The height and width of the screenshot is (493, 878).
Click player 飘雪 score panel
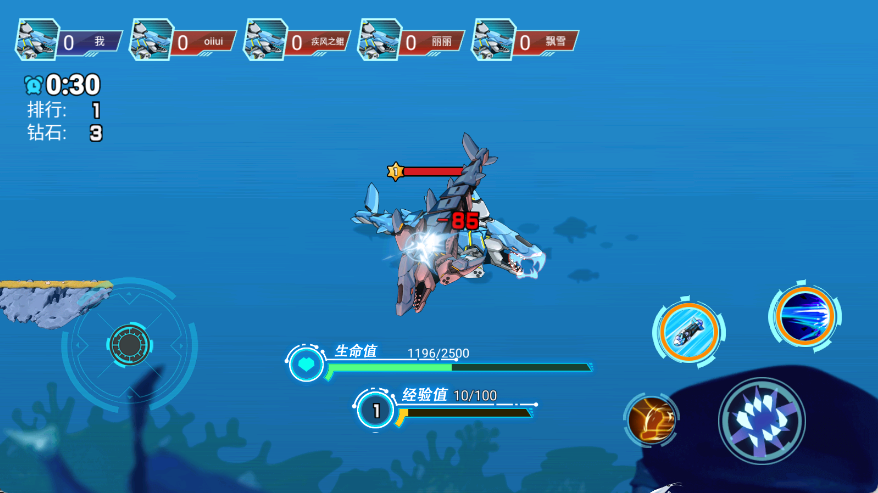tap(525, 41)
